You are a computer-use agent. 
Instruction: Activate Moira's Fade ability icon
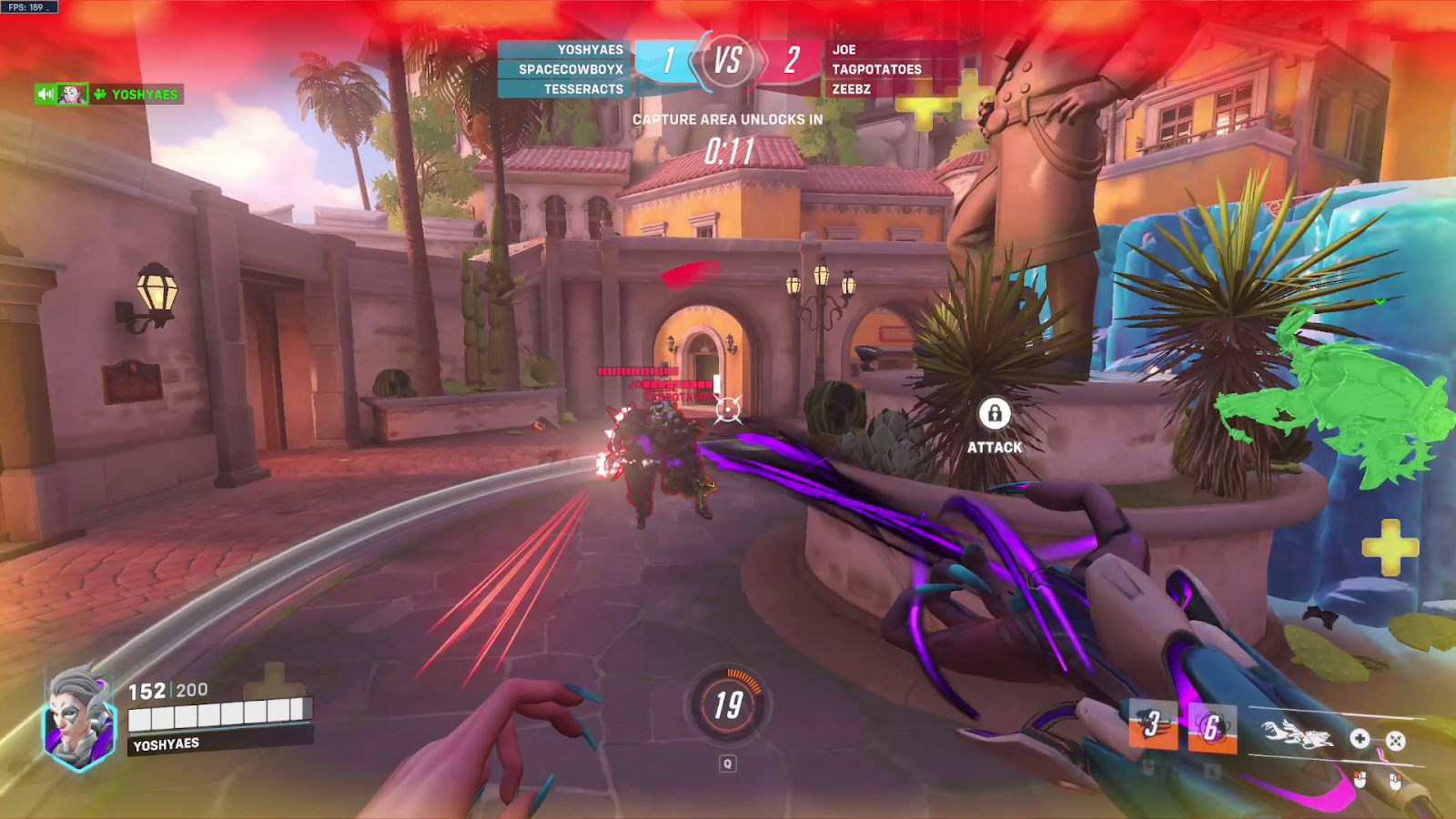click(x=1153, y=724)
